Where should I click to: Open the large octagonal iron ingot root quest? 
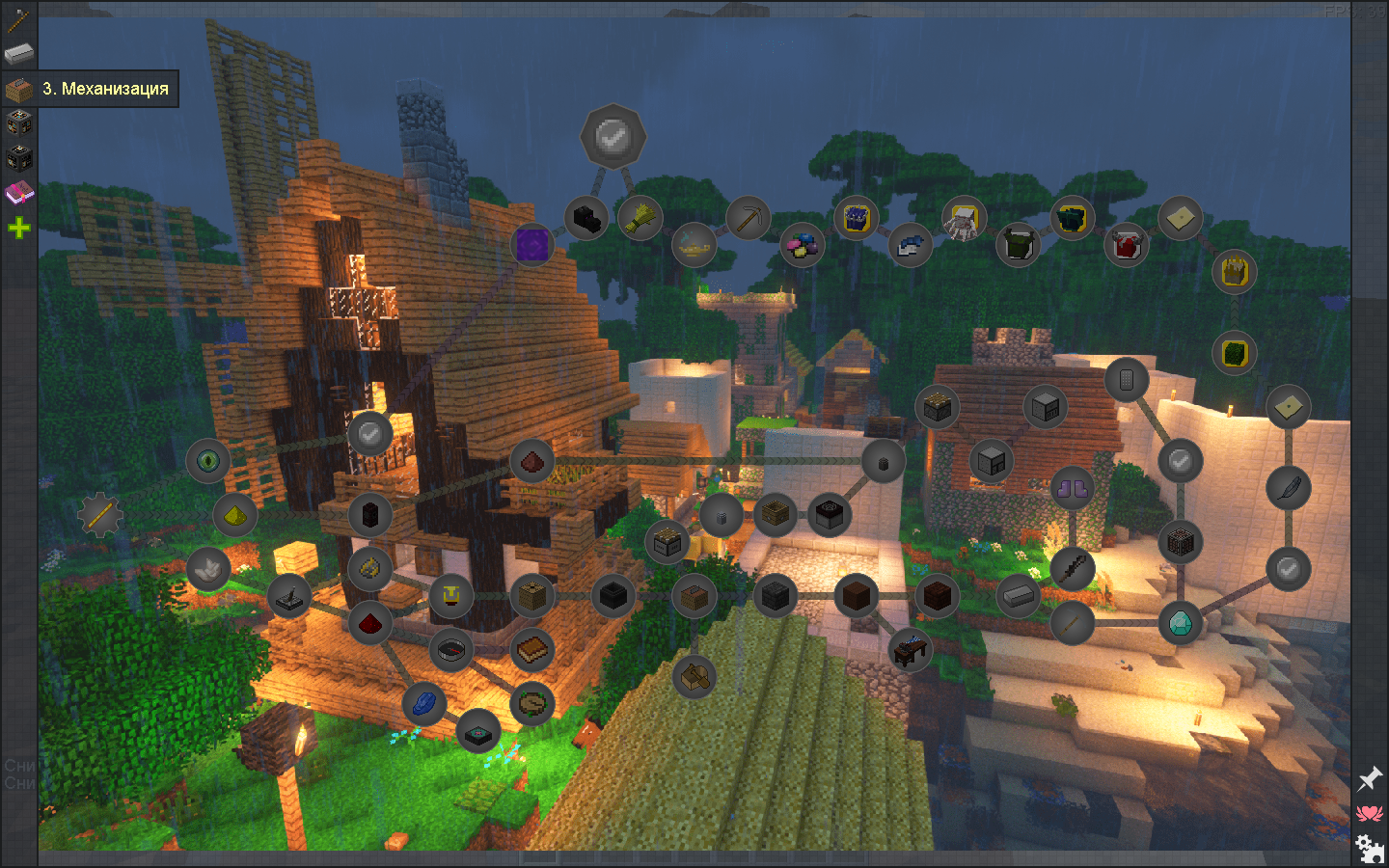click(x=613, y=136)
